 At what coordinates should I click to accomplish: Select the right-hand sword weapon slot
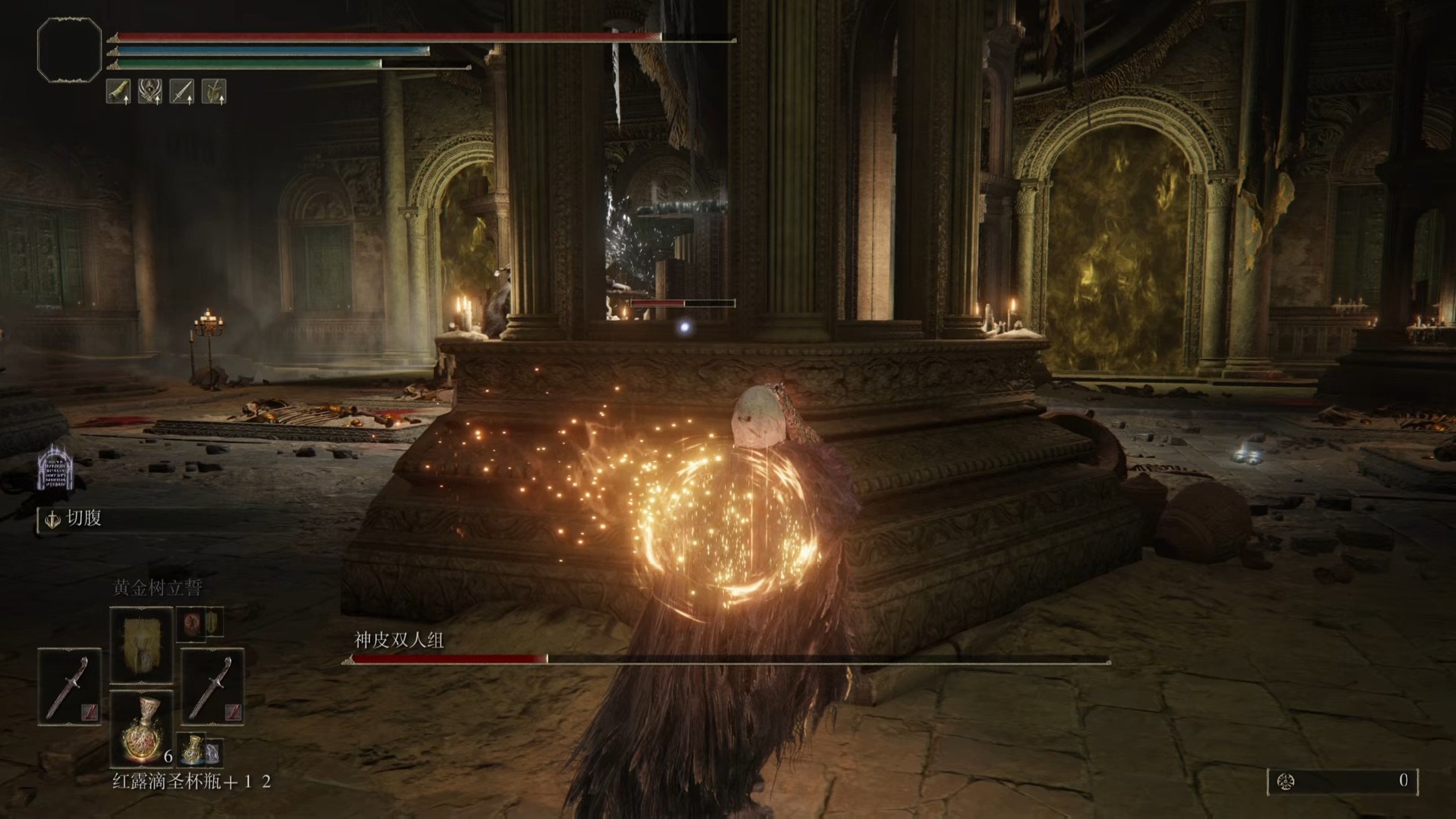click(x=212, y=686)
